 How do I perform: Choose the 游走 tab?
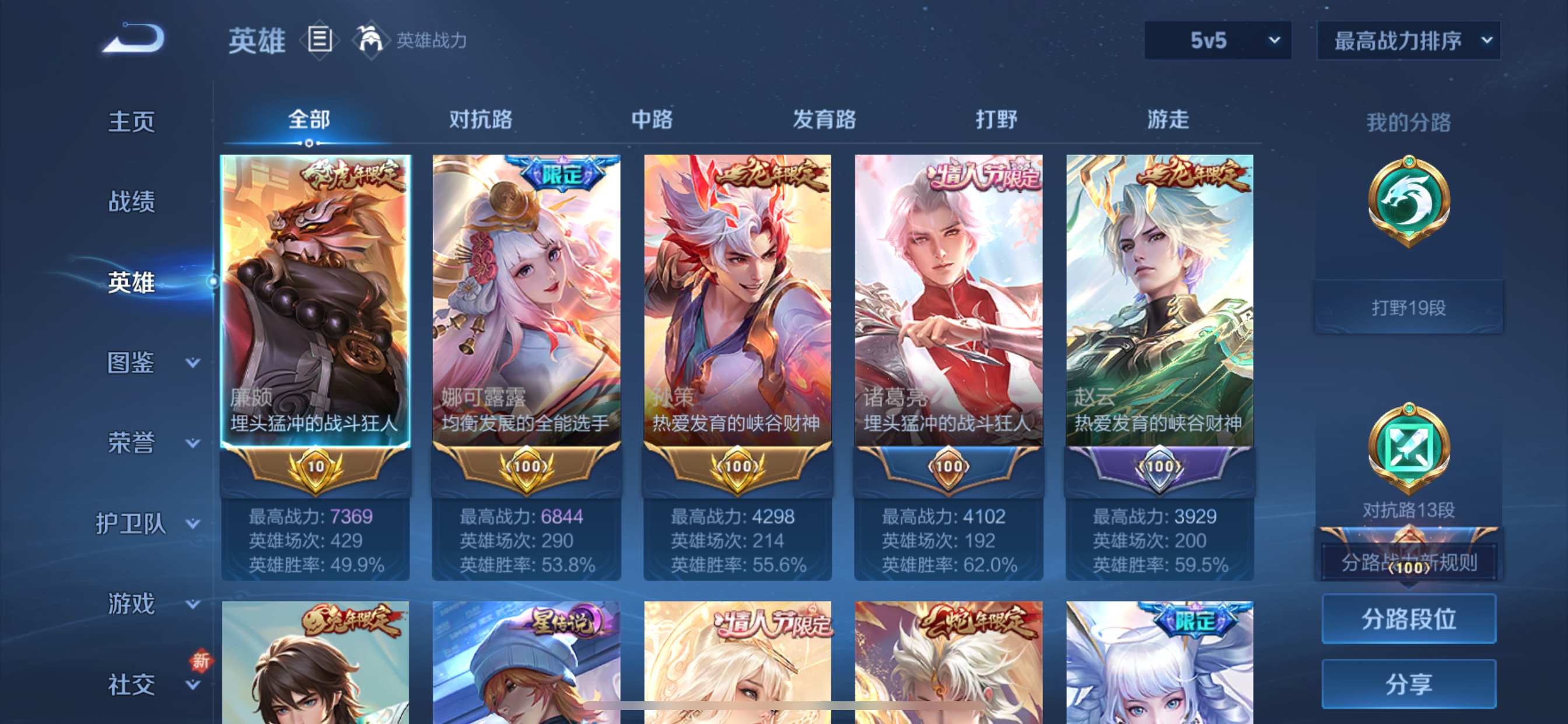[x=1167, y=120]
